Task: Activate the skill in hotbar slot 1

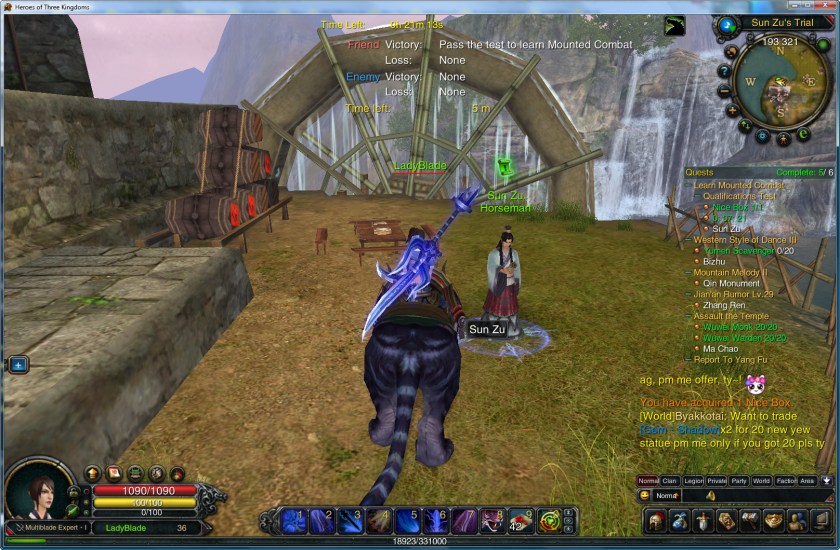Action: click(293, 519)
